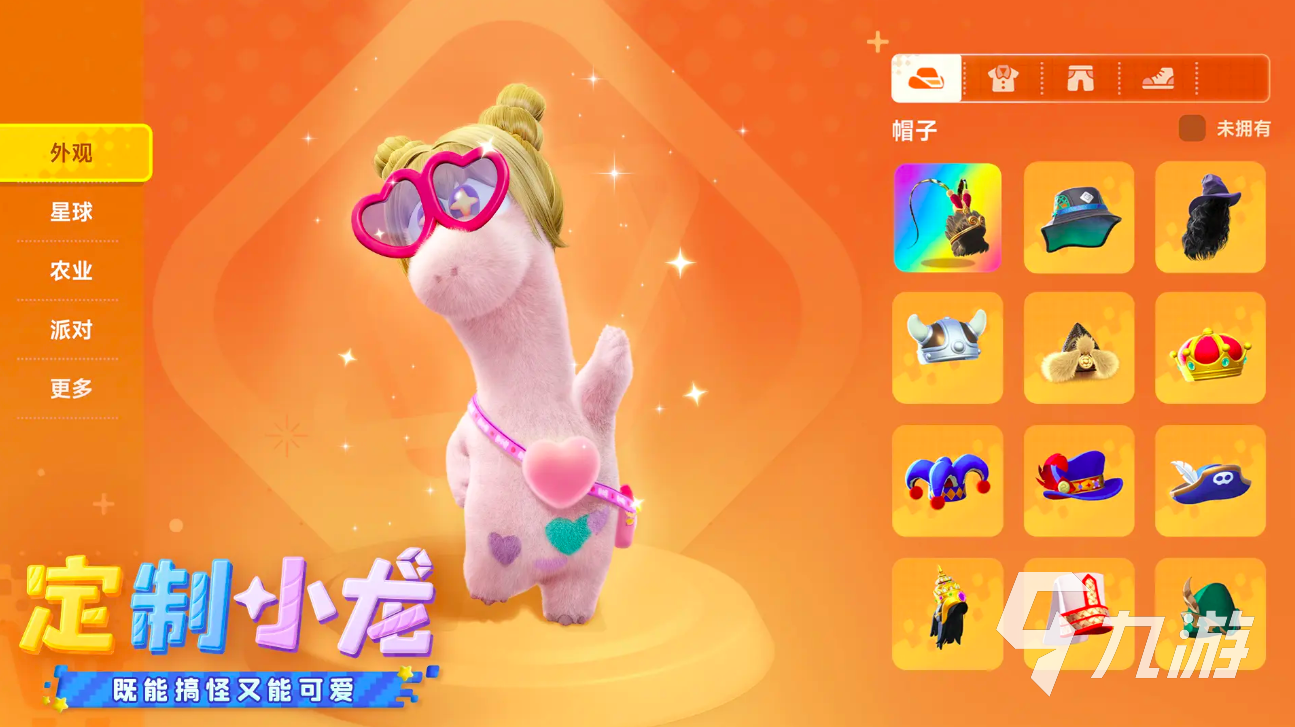Select the rainbow fishing-rod hat thumbnail
The width and height of the screenshot is (1295, 727).
947,218
